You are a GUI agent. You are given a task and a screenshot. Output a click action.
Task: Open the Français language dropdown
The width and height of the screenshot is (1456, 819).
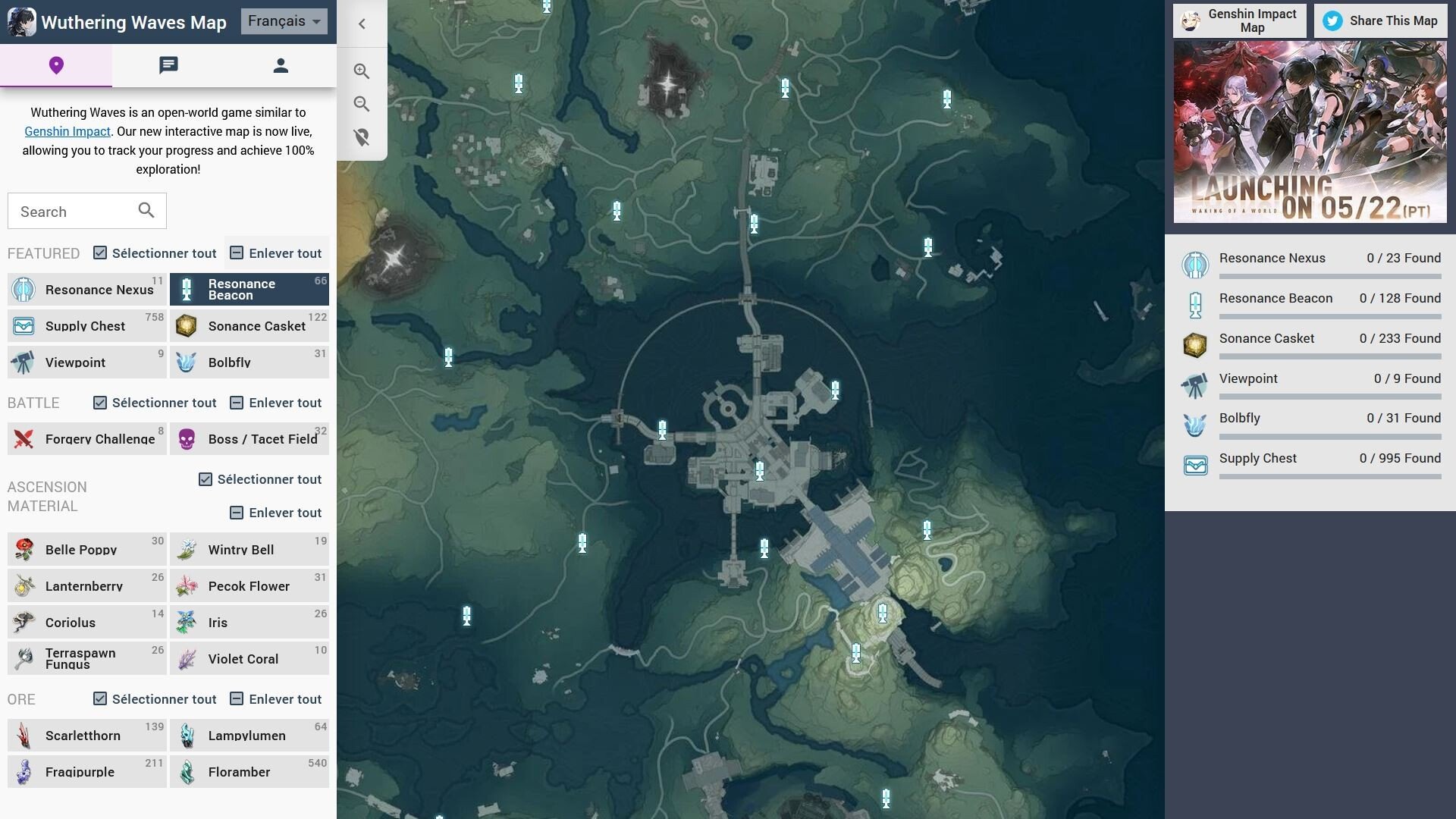[x=284, y=21]
